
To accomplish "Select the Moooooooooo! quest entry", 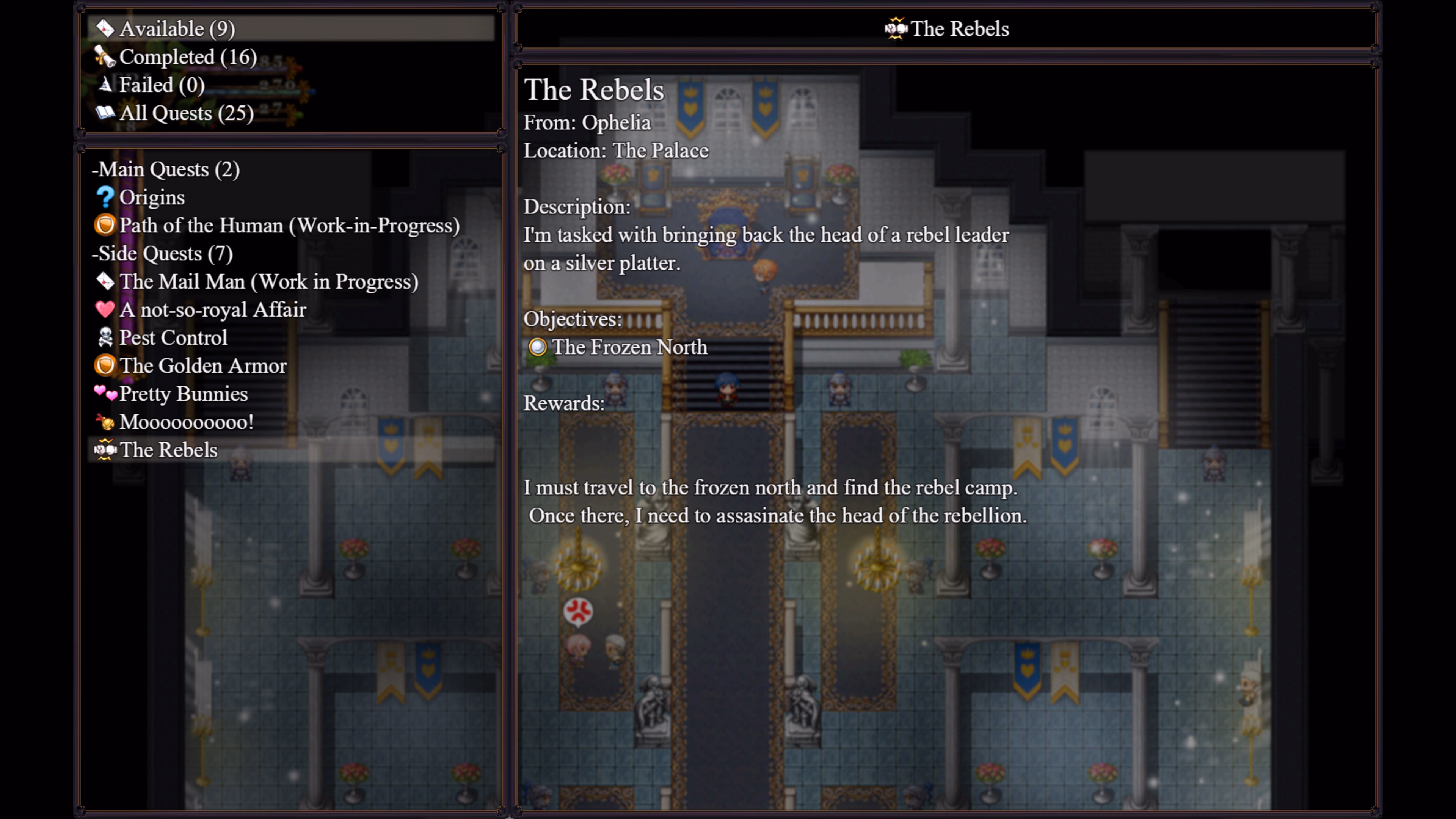I will pos(186,422).
